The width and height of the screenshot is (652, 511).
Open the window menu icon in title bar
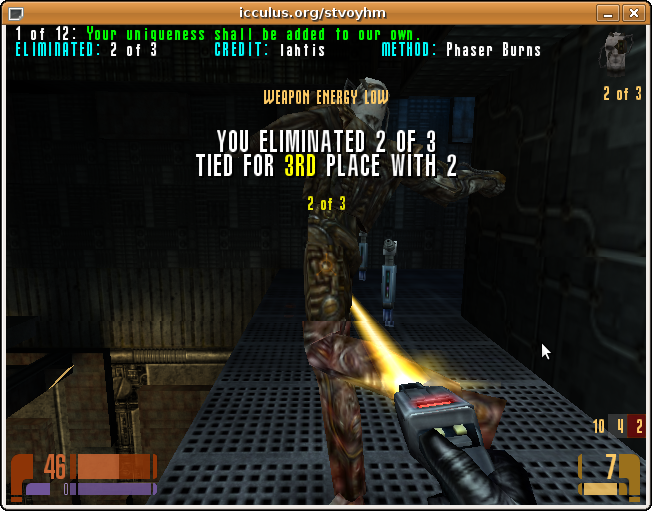tap(13, 13)
